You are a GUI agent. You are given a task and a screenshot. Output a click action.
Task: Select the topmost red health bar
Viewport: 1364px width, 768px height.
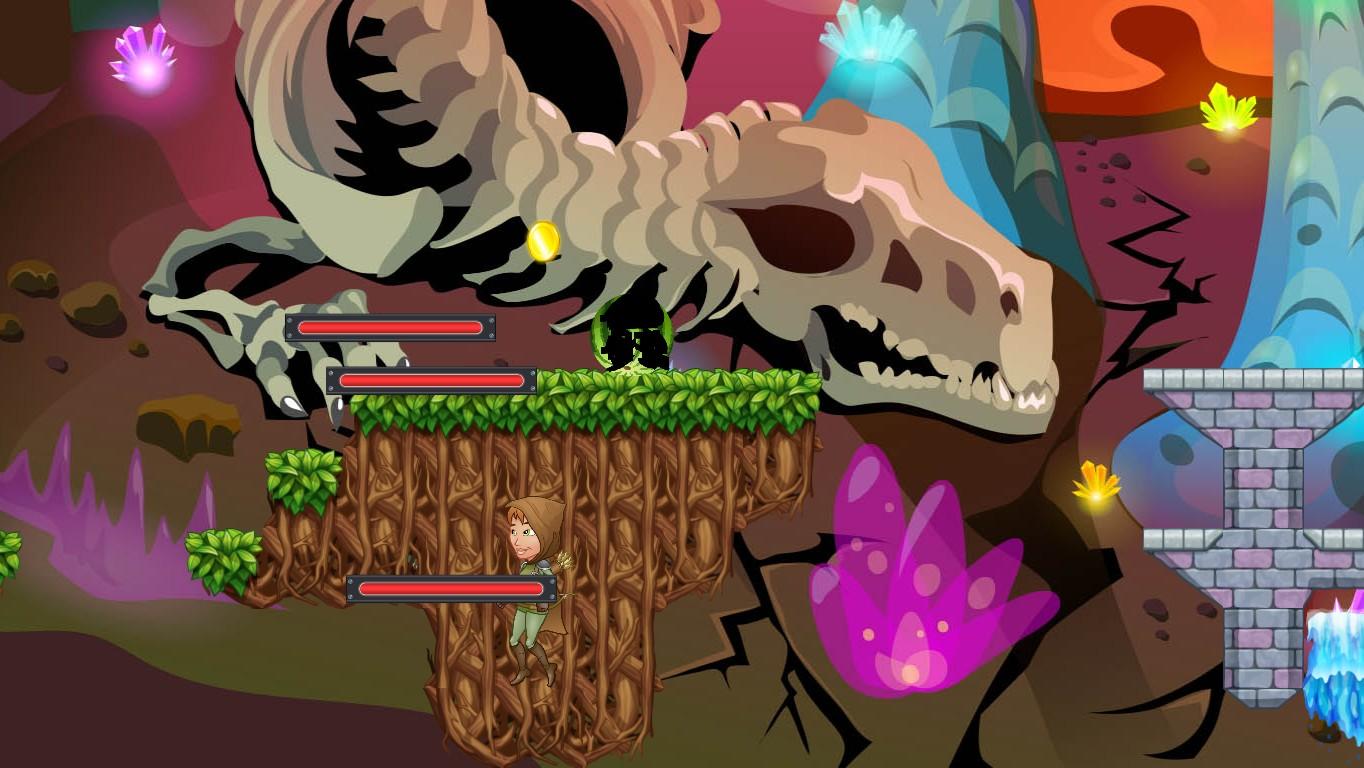tap(391, 326)
